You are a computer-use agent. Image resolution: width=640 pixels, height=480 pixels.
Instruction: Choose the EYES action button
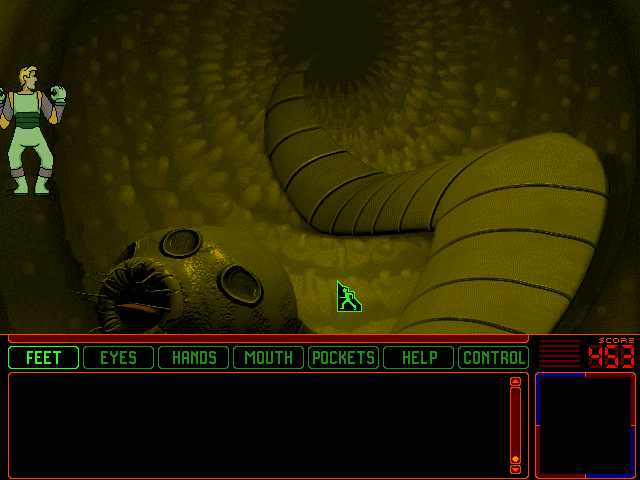118,357
